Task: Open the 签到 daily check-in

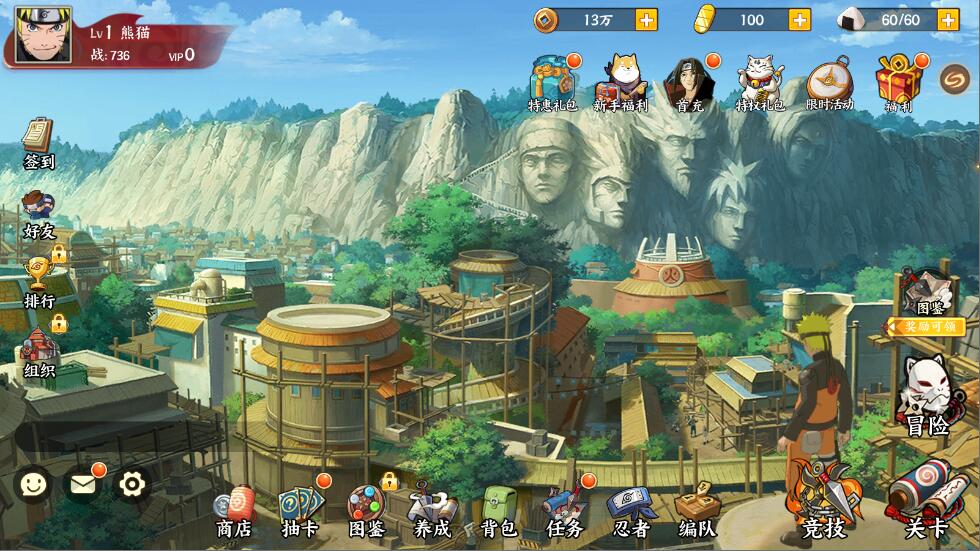Action: [39, 141]
